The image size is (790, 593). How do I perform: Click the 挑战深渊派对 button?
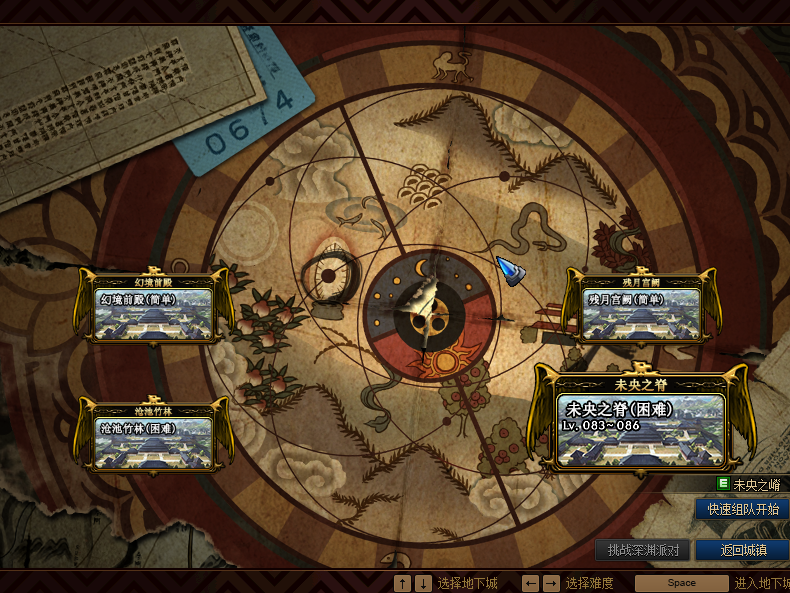tap(643, 550)
